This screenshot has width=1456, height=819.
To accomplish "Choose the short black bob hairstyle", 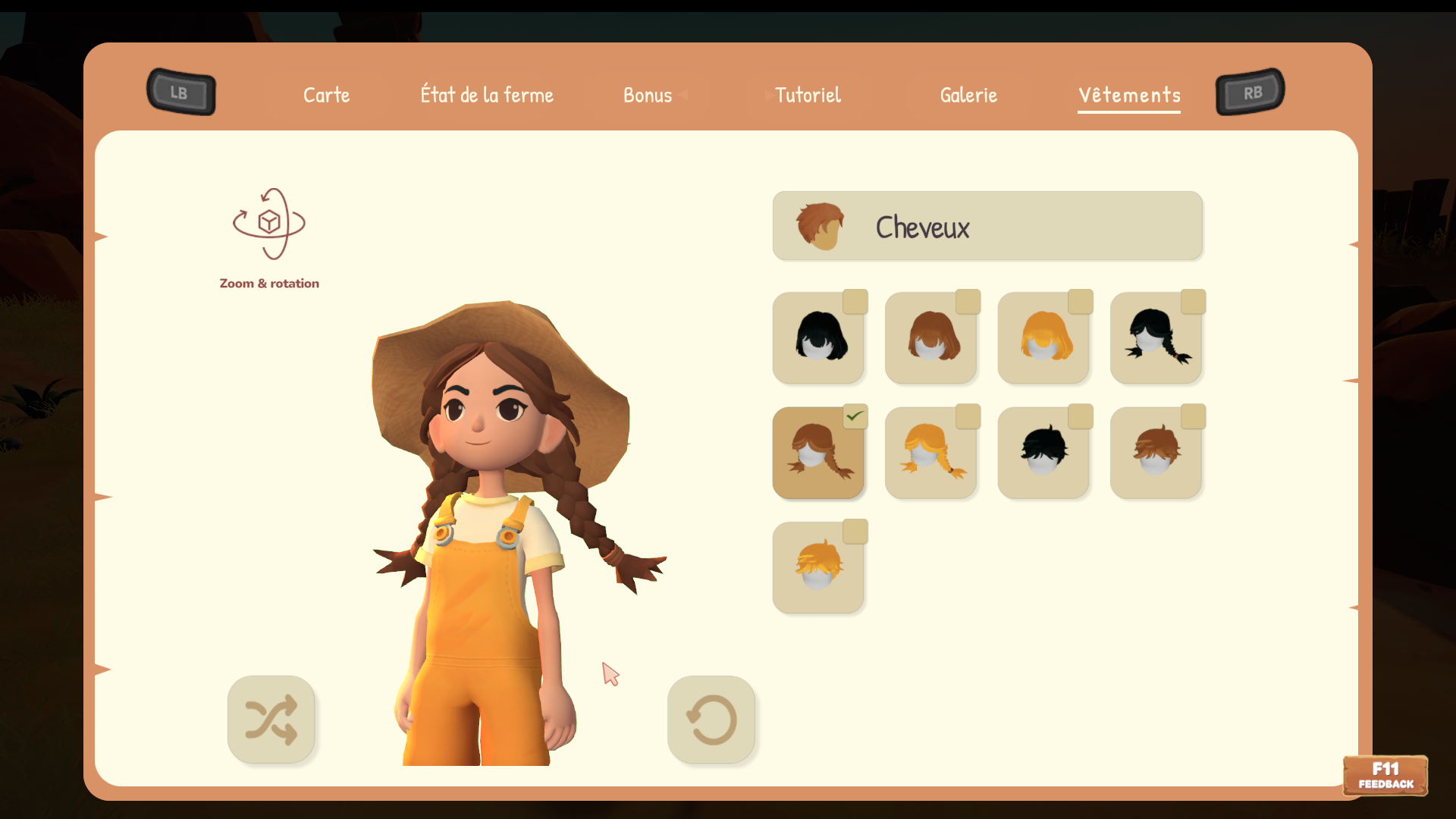I will coord(819,337).
